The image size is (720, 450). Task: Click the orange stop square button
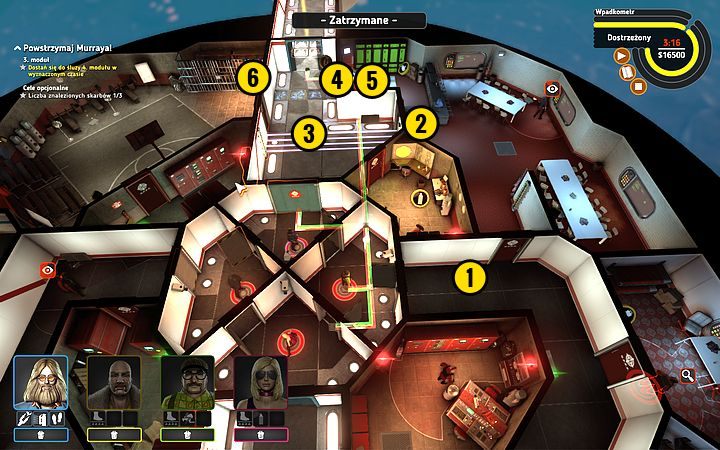point(639,85)
